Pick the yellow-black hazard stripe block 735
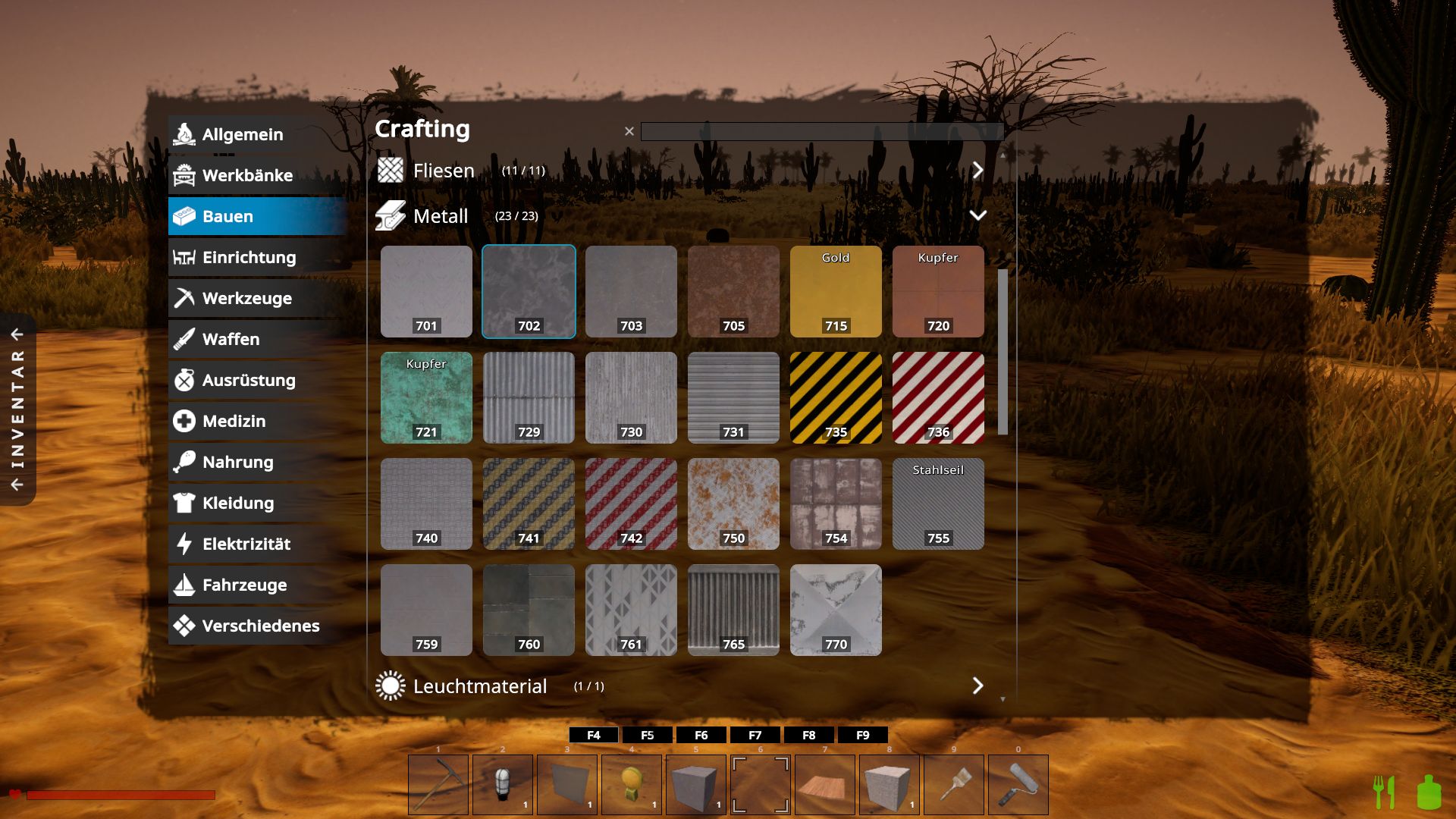The image size is (1456, 819). click(836, 397)
